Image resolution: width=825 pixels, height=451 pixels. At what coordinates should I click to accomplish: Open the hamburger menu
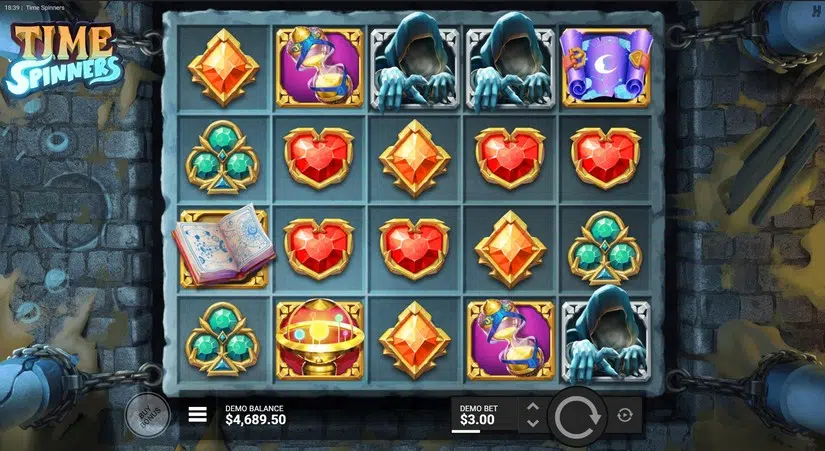[x=198, y=414]
